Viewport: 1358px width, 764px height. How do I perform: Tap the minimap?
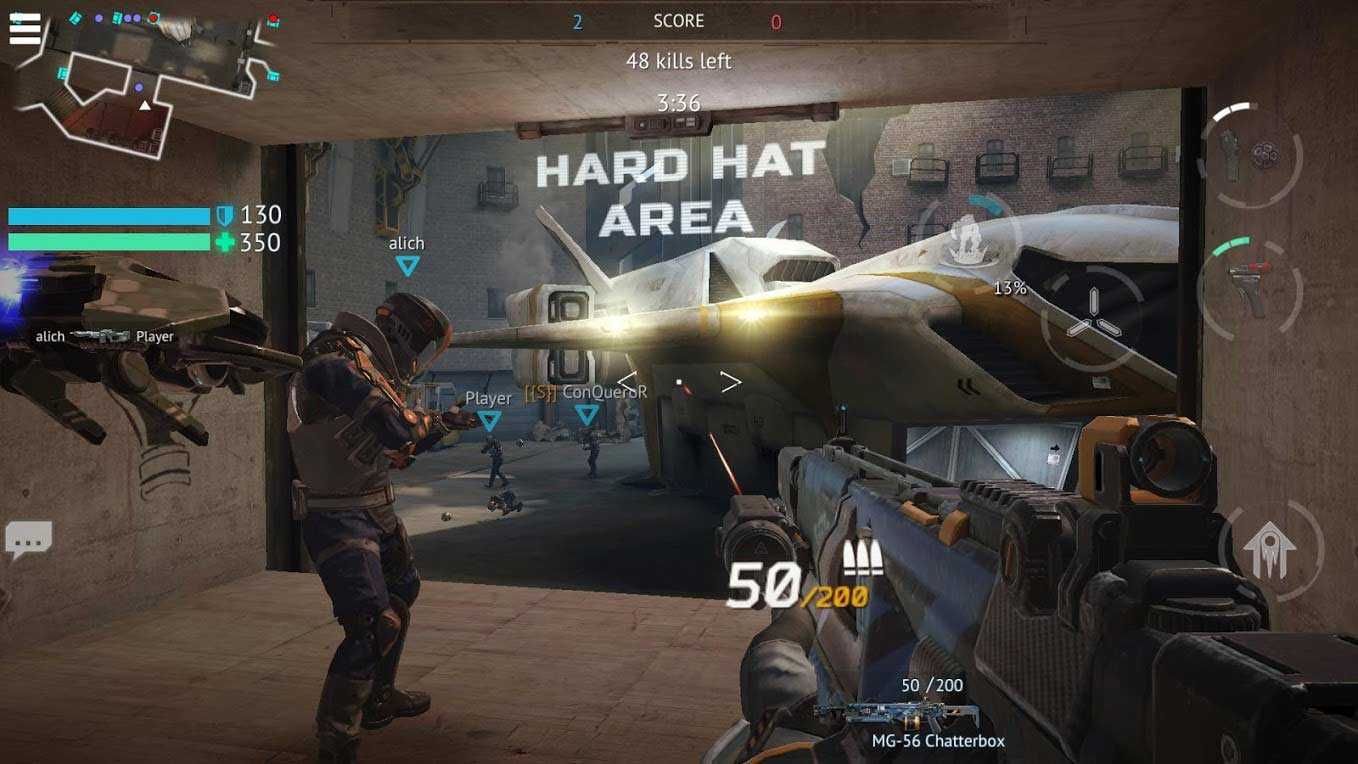click(x=150, y=80)
